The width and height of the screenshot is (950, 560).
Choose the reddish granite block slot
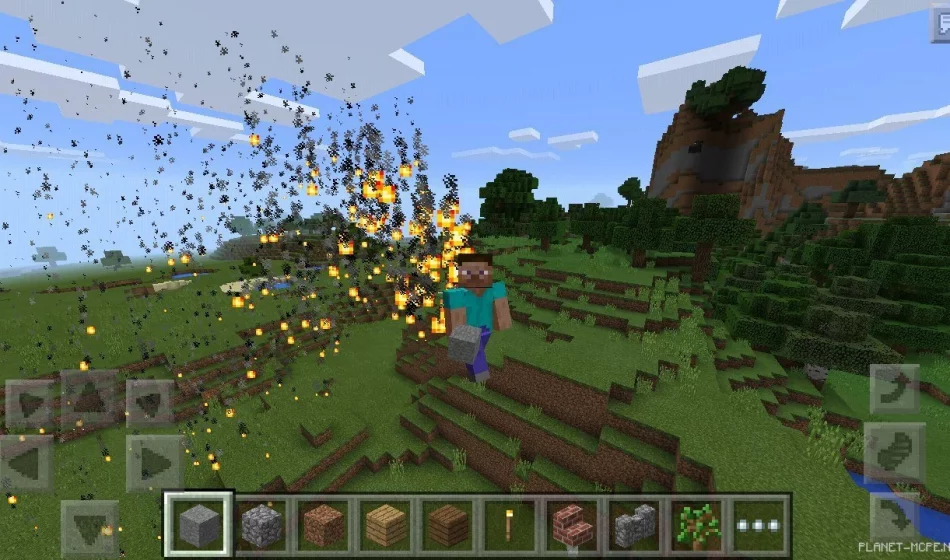(x=324, y=524)
